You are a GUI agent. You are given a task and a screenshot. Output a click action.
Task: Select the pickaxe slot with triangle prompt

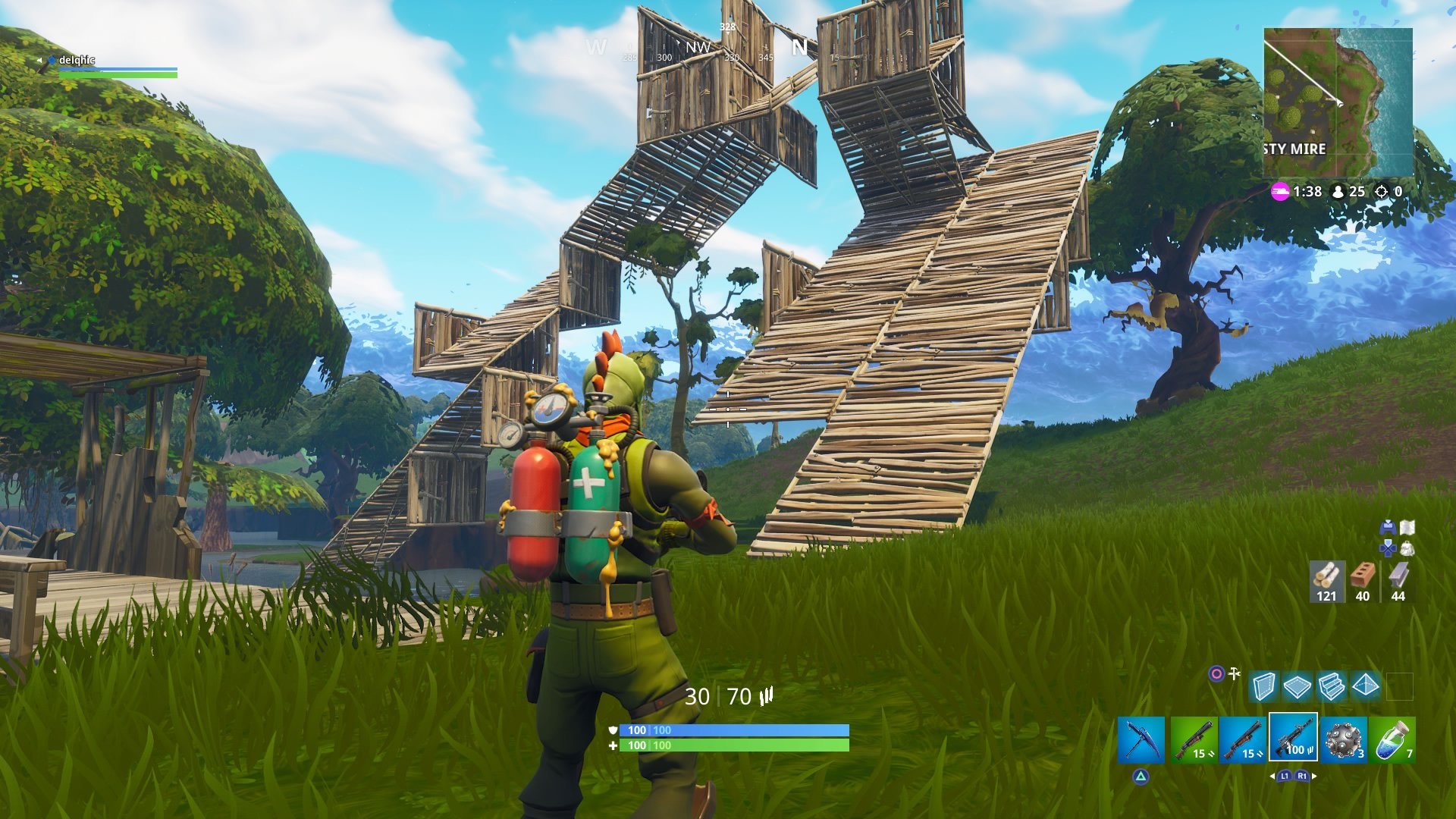coord(1141,739)
